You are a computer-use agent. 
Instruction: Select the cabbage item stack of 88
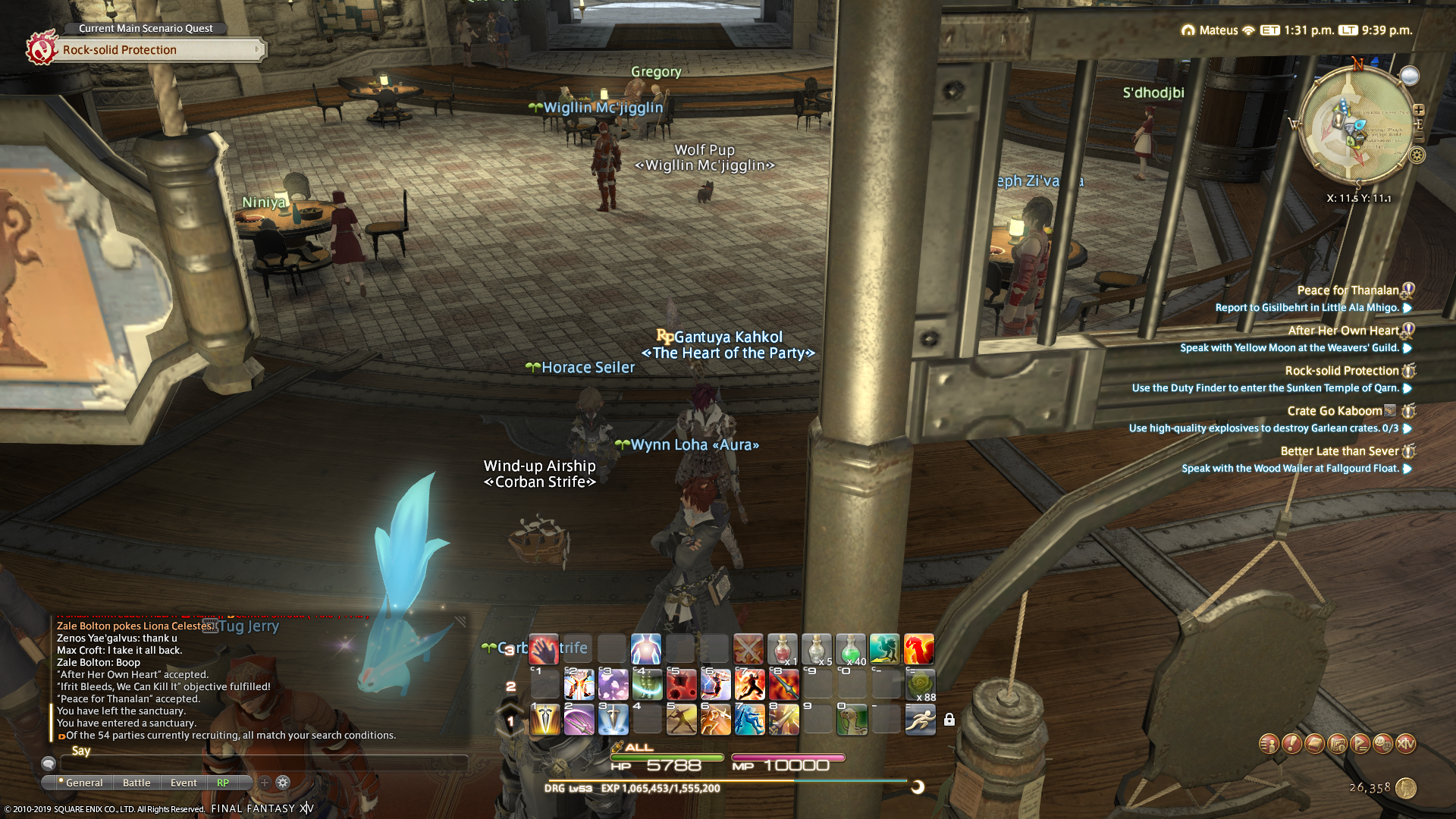click(920, 685)
